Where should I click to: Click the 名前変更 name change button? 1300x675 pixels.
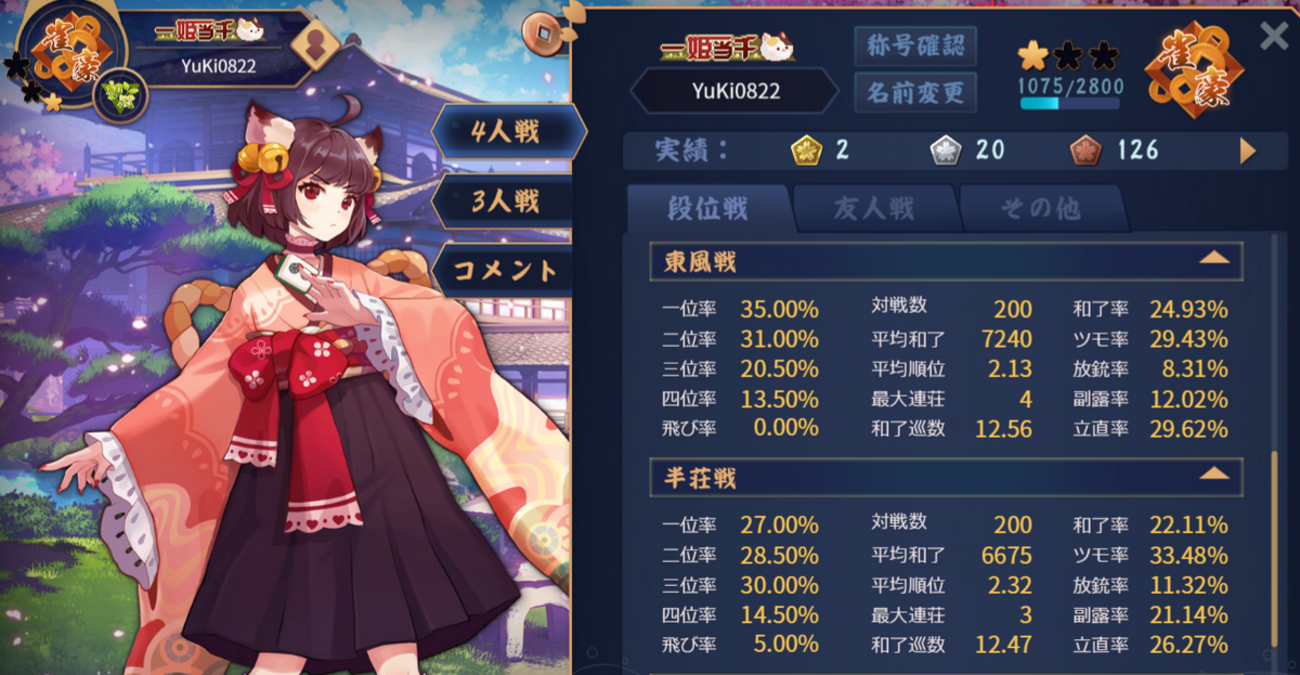point(915,93)
